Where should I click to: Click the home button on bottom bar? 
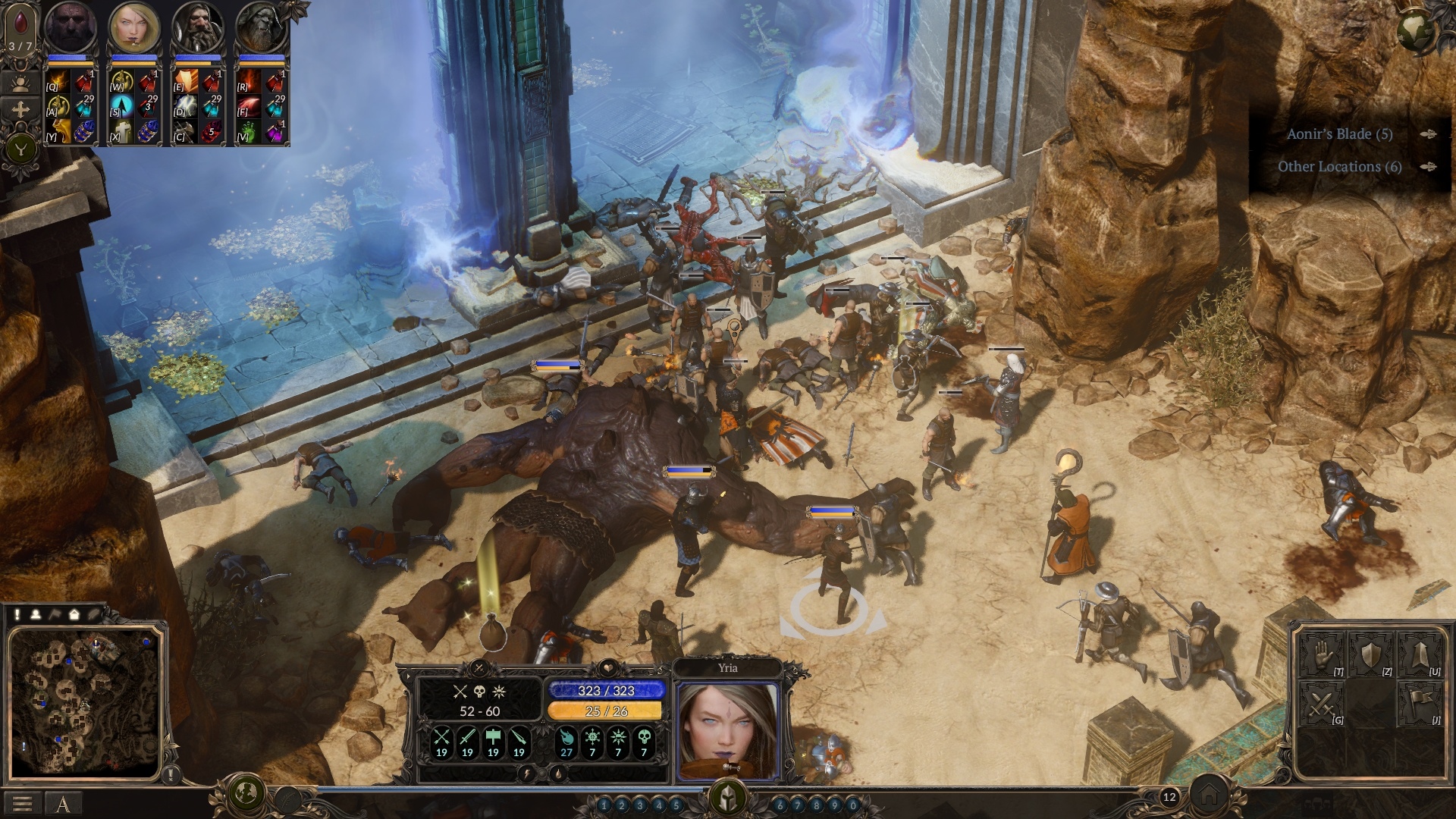1208,796
